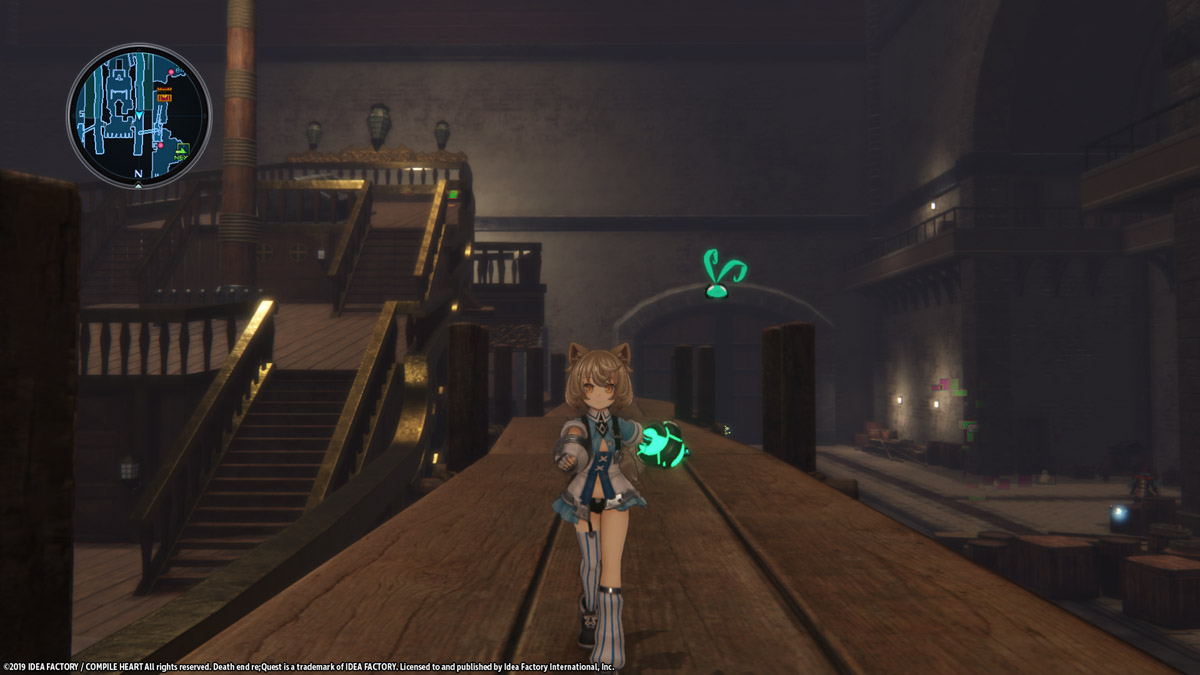Open the circular minimap
This screenshot has height=675, width=1200.
(139, 115)
